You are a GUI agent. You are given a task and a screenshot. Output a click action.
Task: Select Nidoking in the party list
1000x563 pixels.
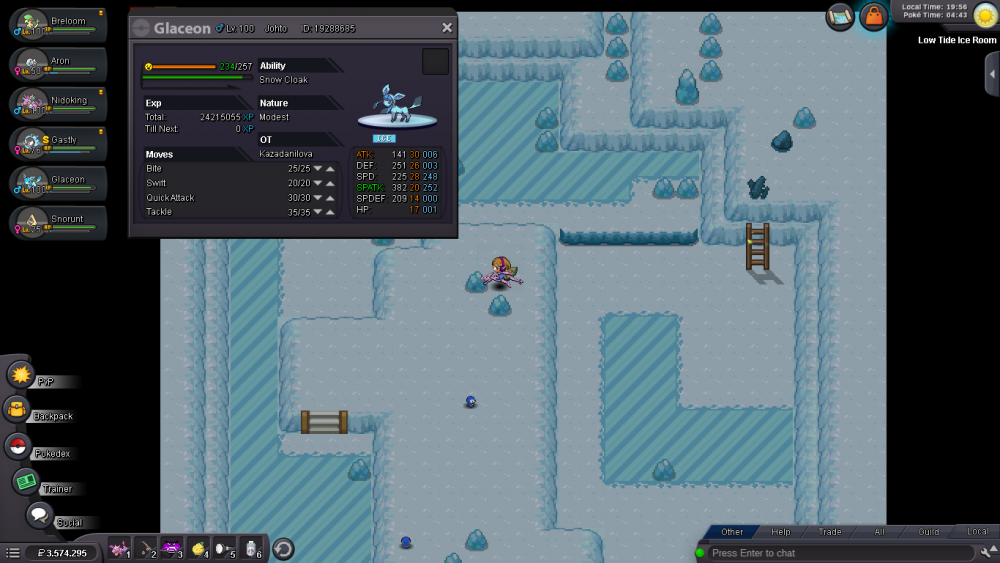coord(58,104)
